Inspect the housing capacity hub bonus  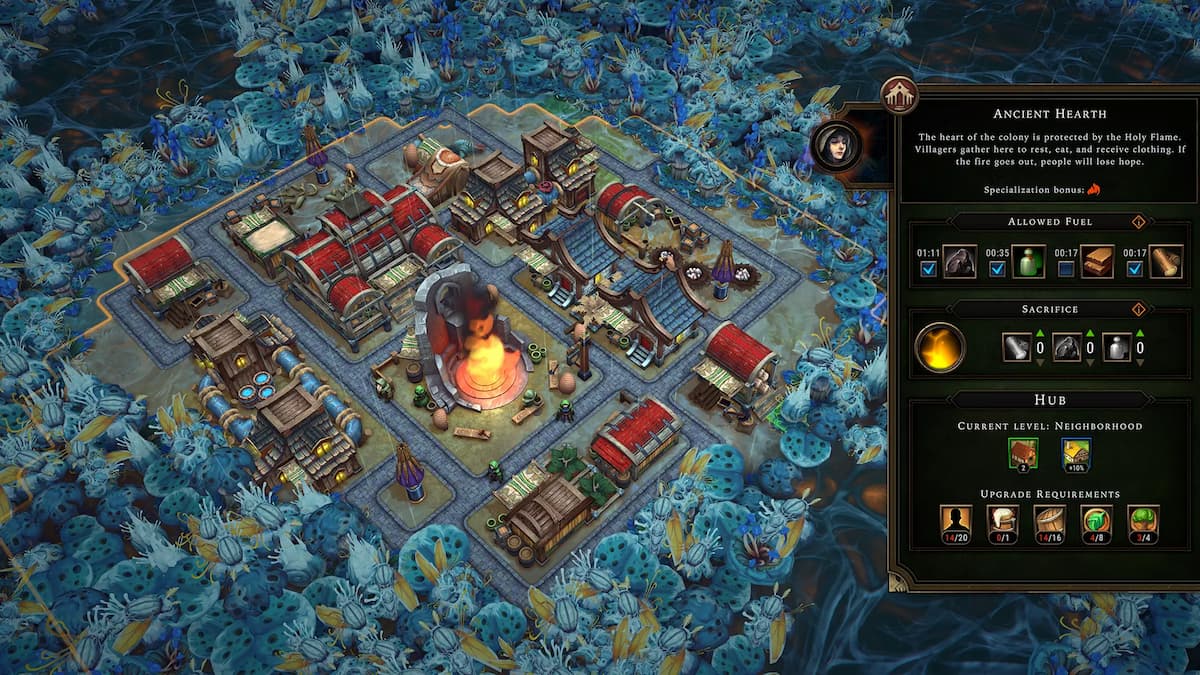[x=1024, y=454]
